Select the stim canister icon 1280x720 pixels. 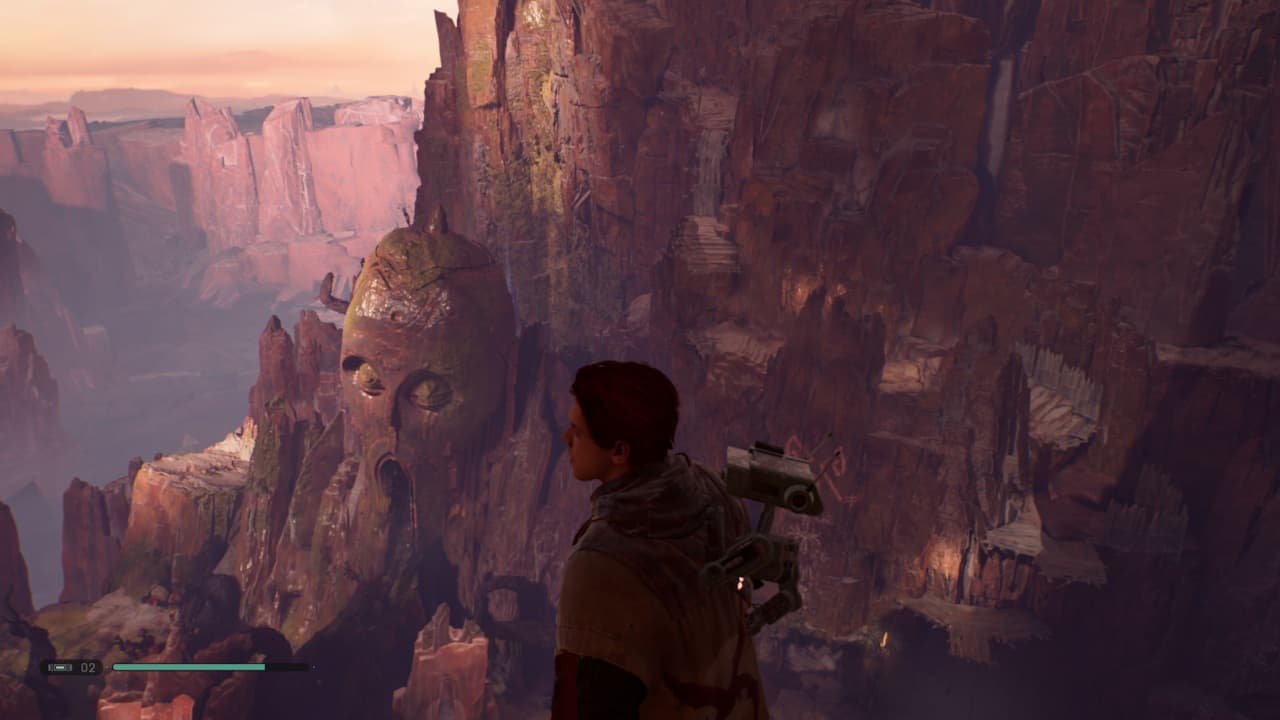click(x=59, y=667)
